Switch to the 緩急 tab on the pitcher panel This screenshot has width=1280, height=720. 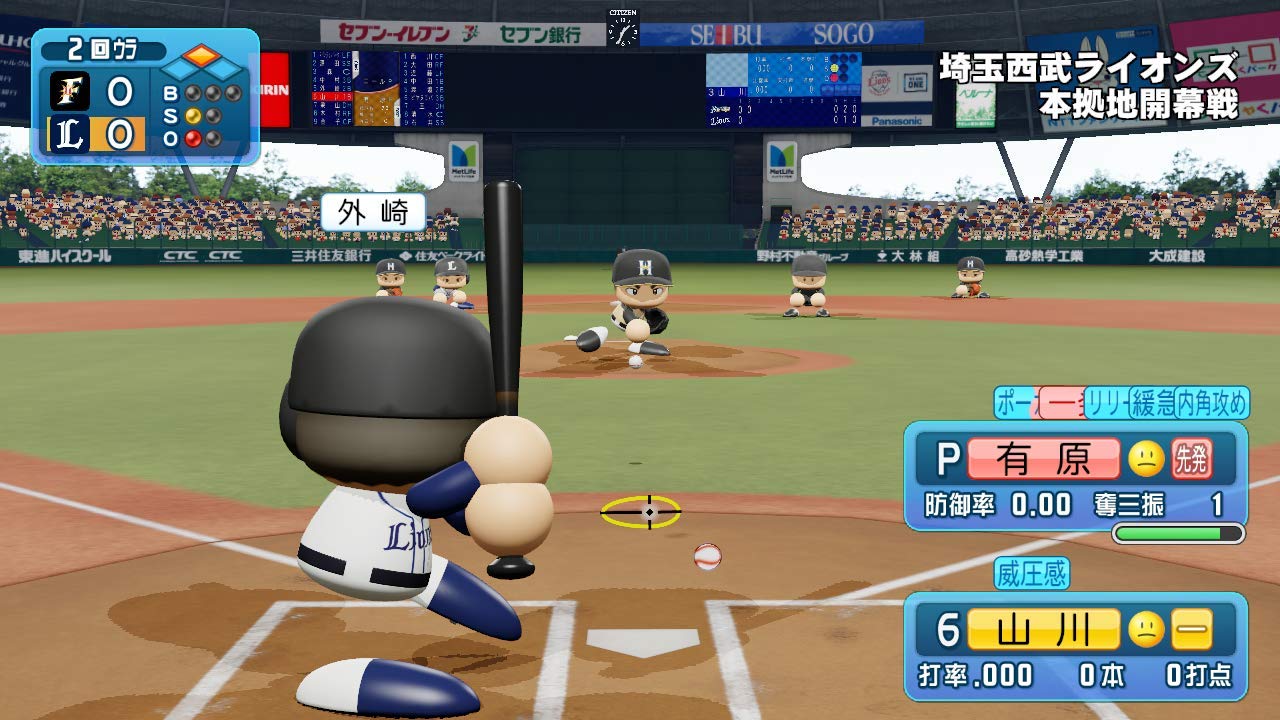1154,402
